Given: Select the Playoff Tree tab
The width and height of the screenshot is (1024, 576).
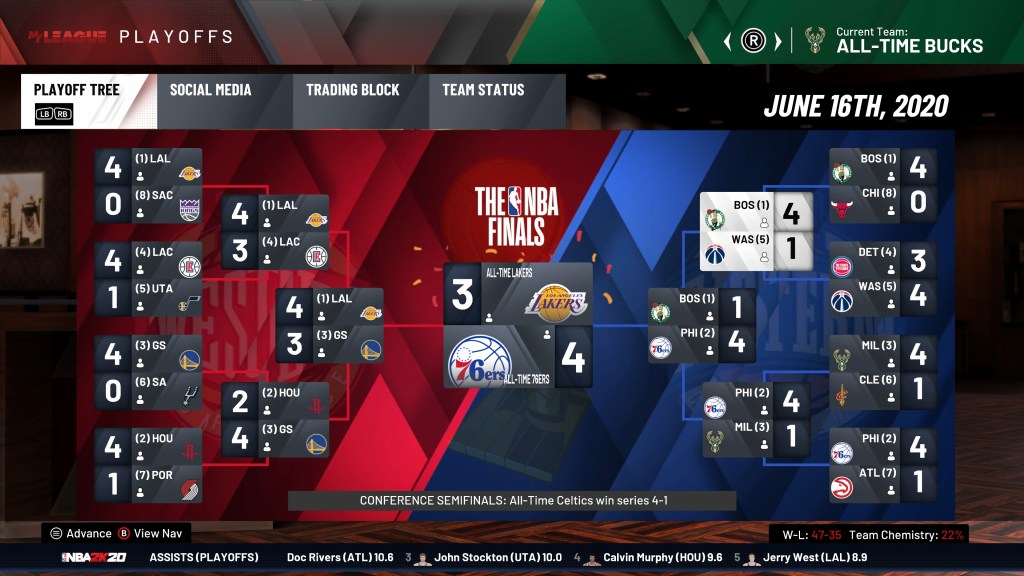Looking at the screenshot, I should [77, 90].
